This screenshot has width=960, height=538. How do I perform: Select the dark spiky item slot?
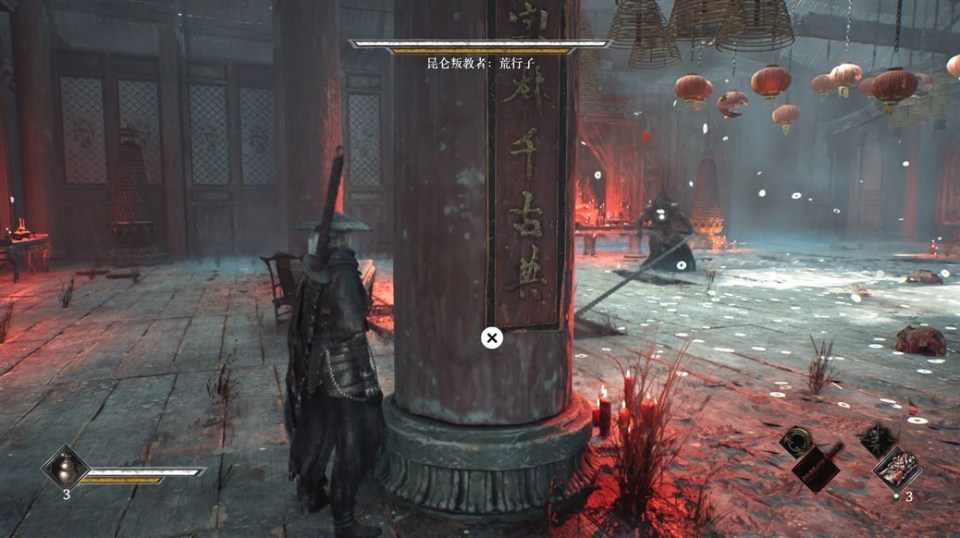click(877, 438)
